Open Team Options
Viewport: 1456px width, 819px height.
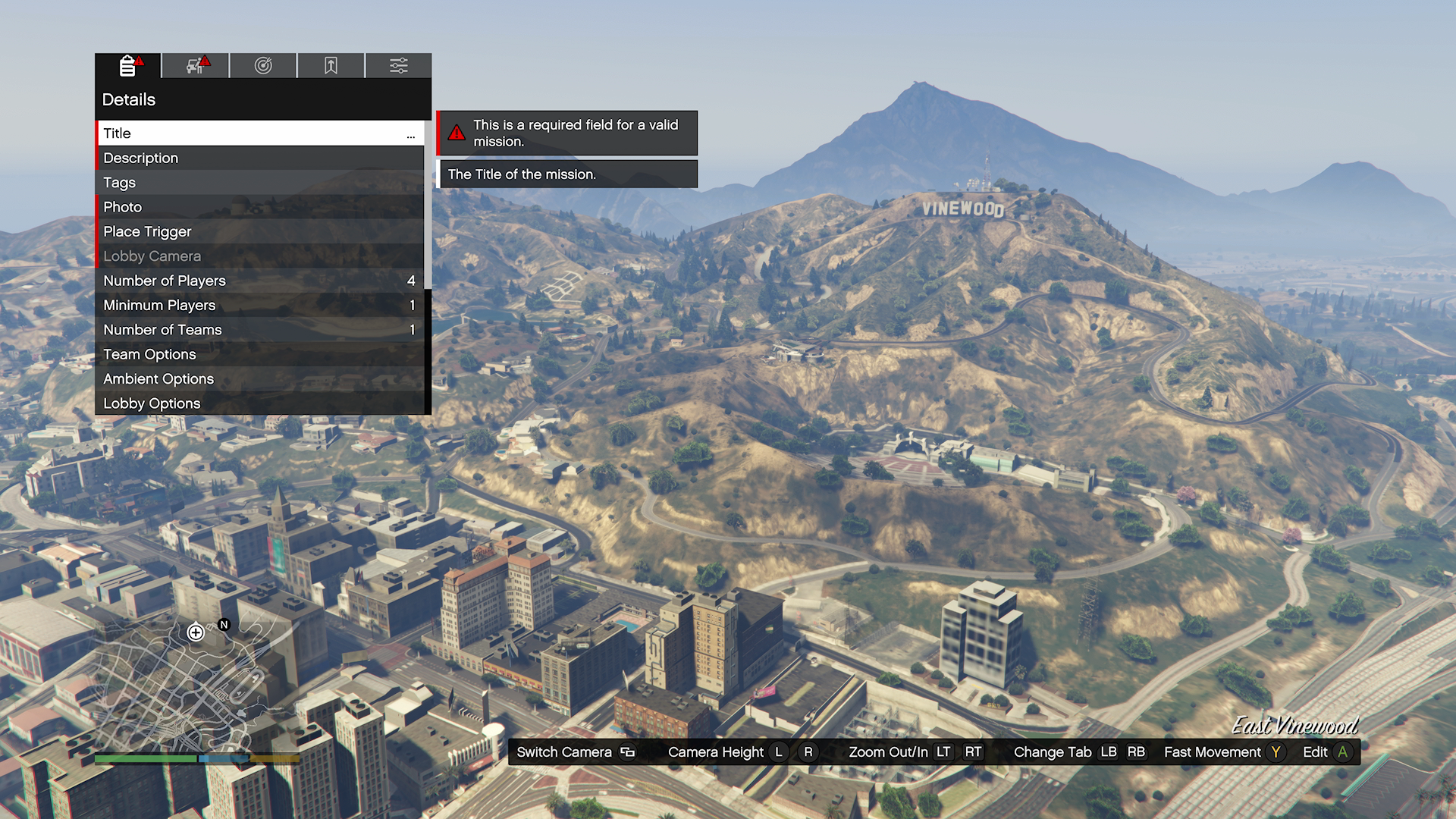click(x=259, y=354)
